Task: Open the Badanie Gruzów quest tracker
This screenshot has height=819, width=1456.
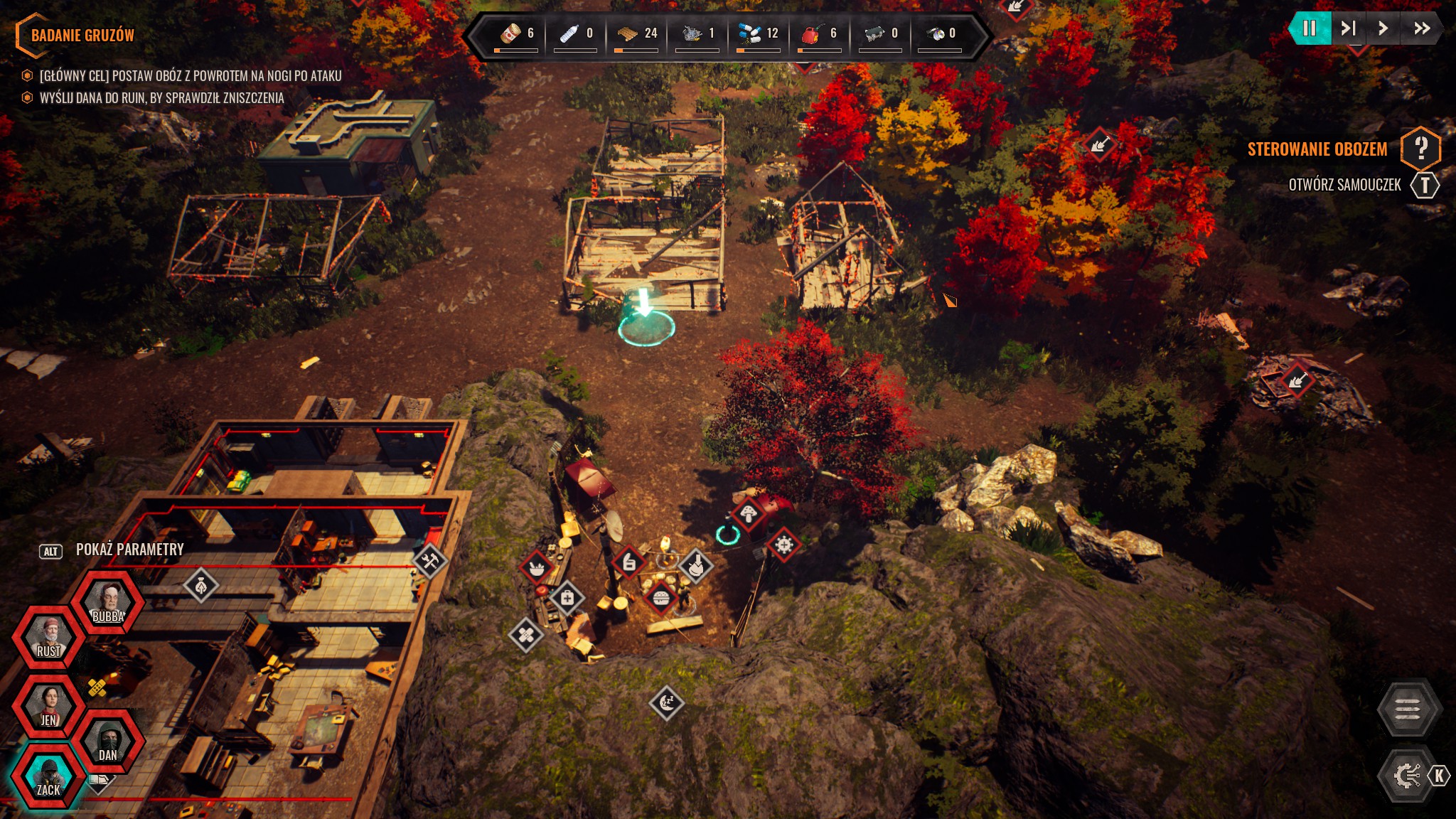Action: click(x=82, y=35)
